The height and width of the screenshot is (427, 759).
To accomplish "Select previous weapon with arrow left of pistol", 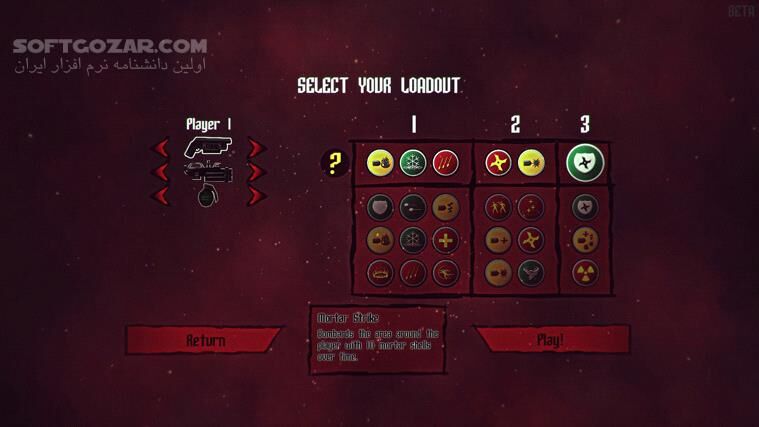I will point(160,148).
